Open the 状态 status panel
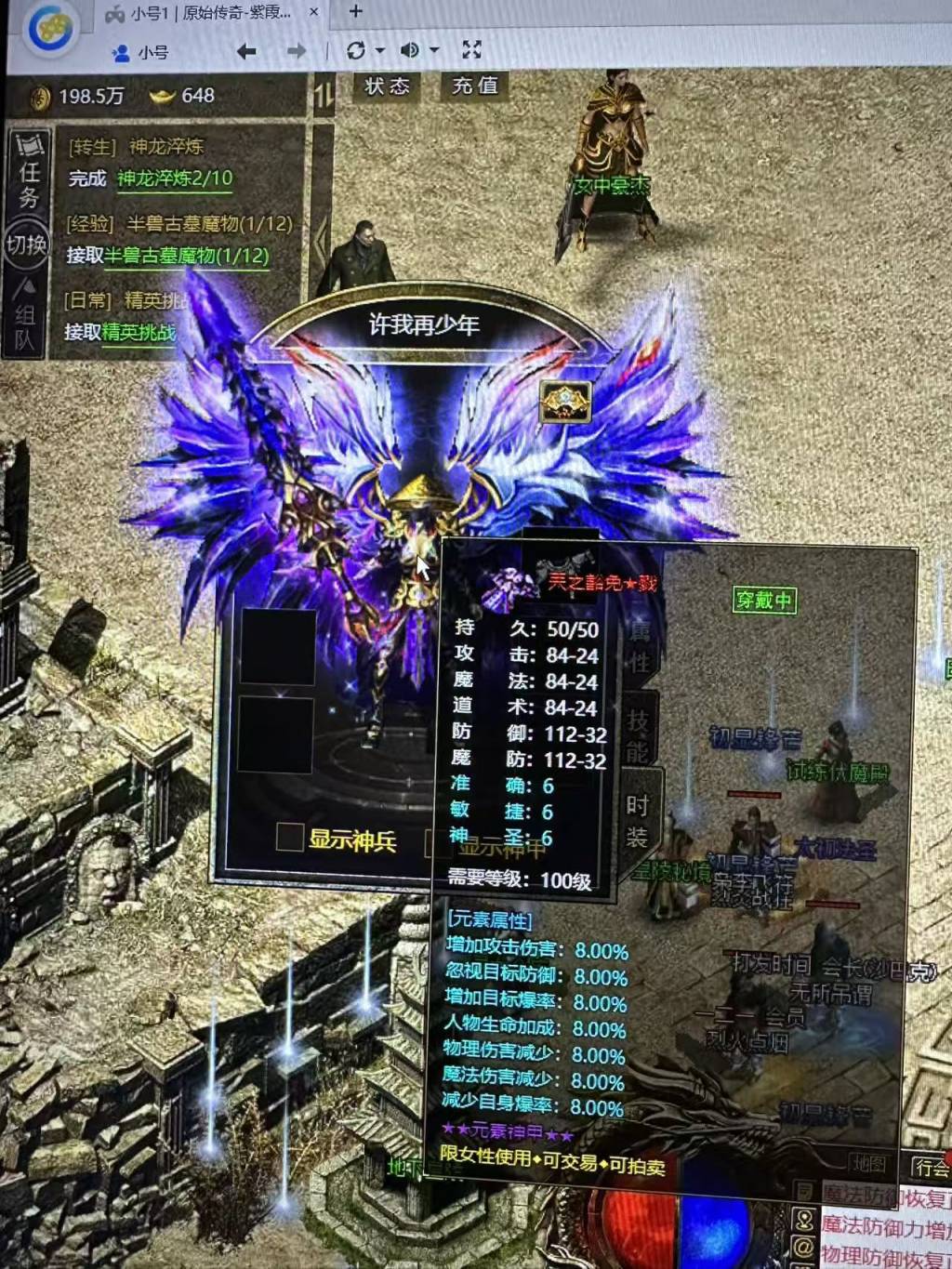Image resolution: width=952 pixels, height=1269 pixels. pyautogui.click(x=387, y=86)
